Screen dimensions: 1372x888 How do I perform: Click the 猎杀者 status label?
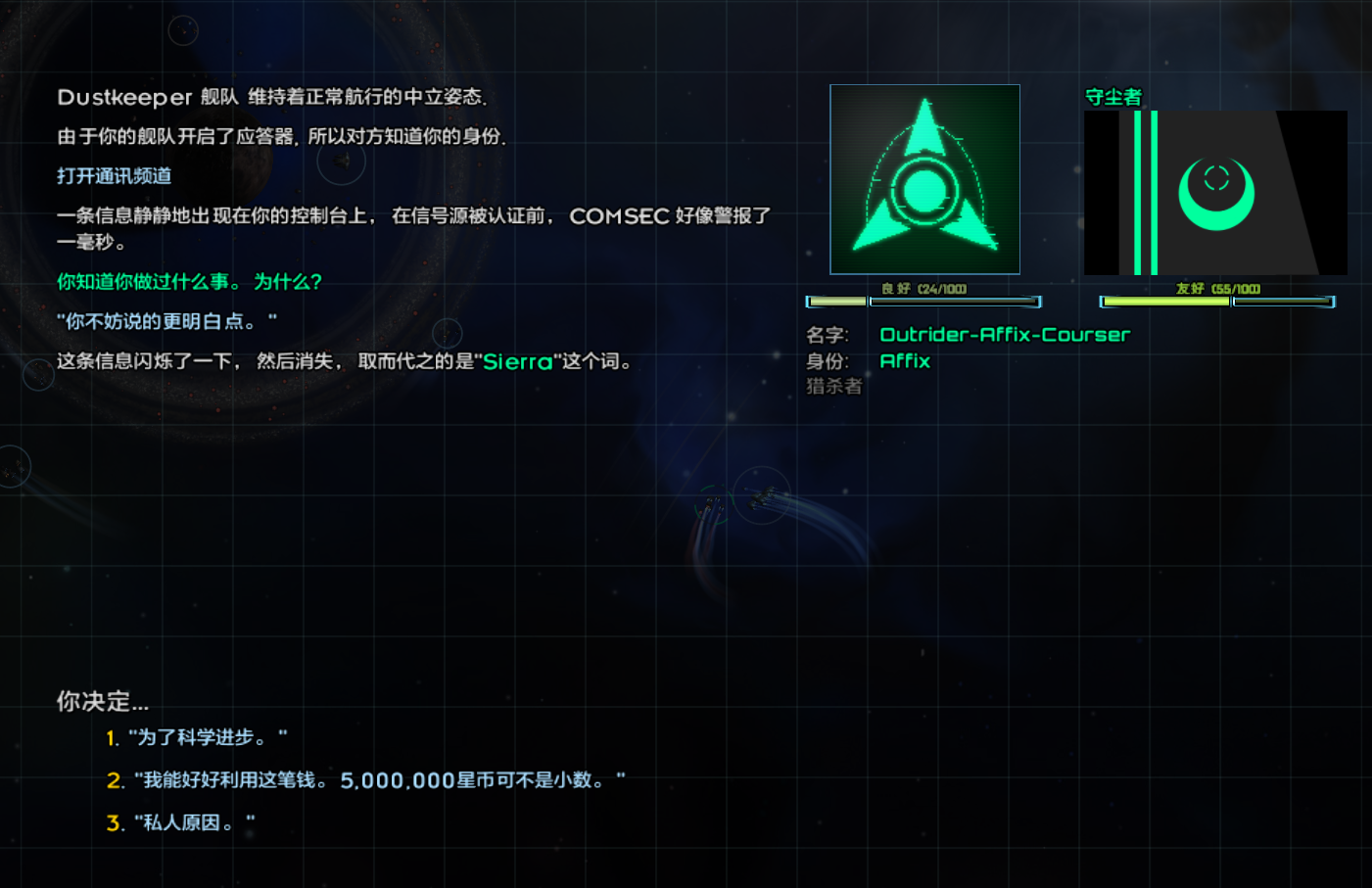click(832, 386)
